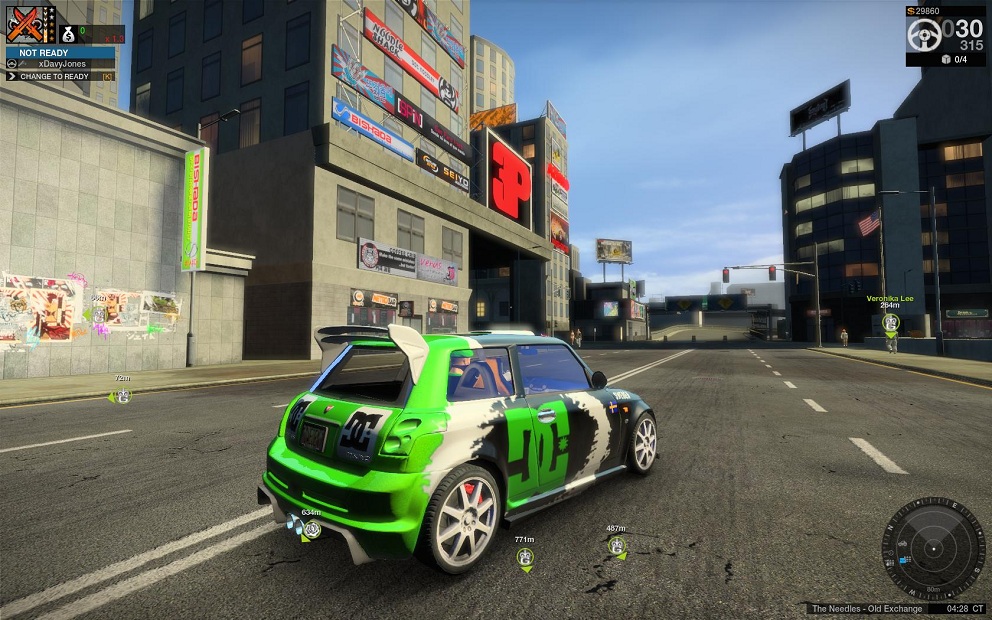The image size is (992, 620).
Task: Click the NOT READY status bar
Action: 60,51
